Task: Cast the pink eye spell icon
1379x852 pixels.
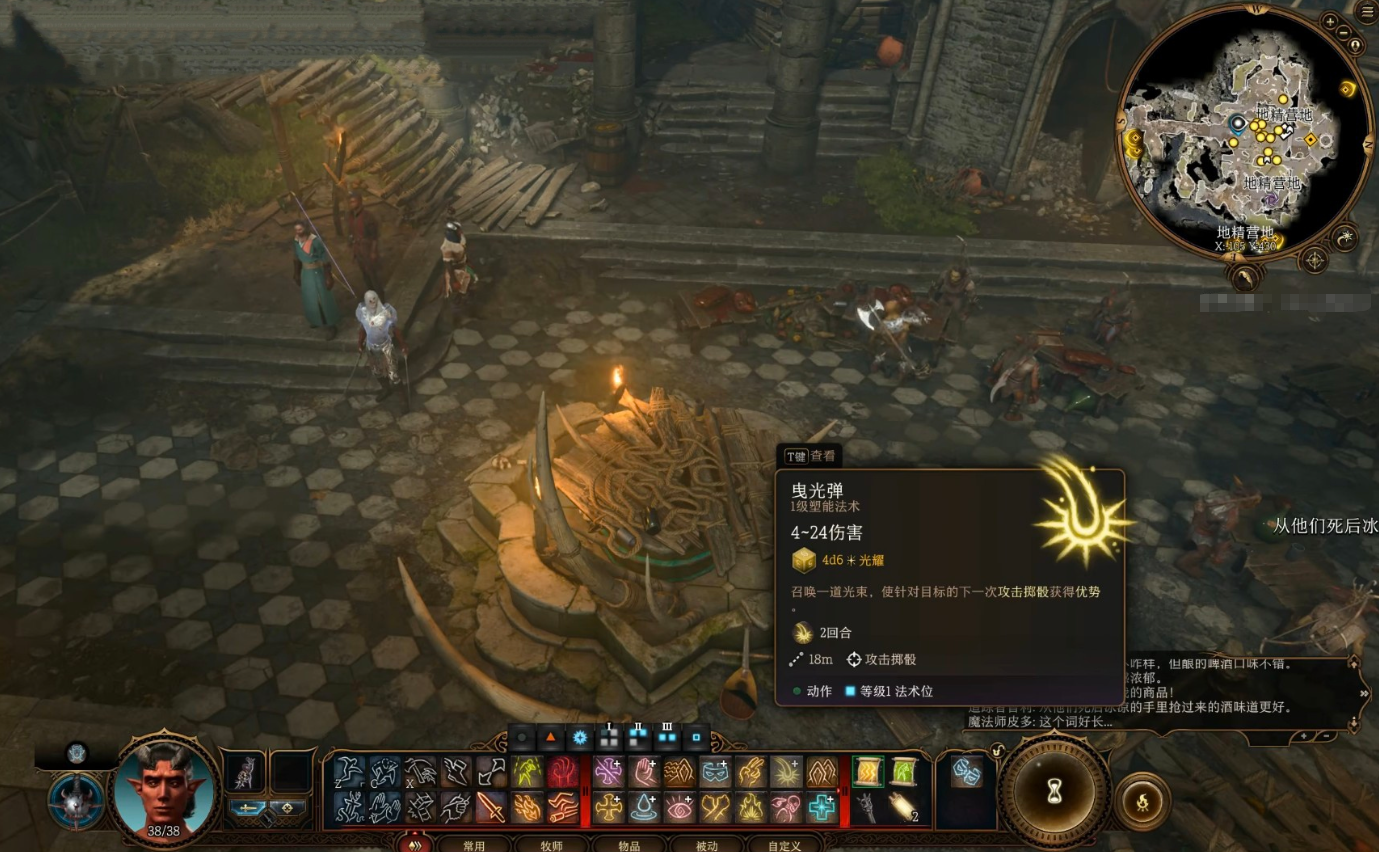Action: 679,807
